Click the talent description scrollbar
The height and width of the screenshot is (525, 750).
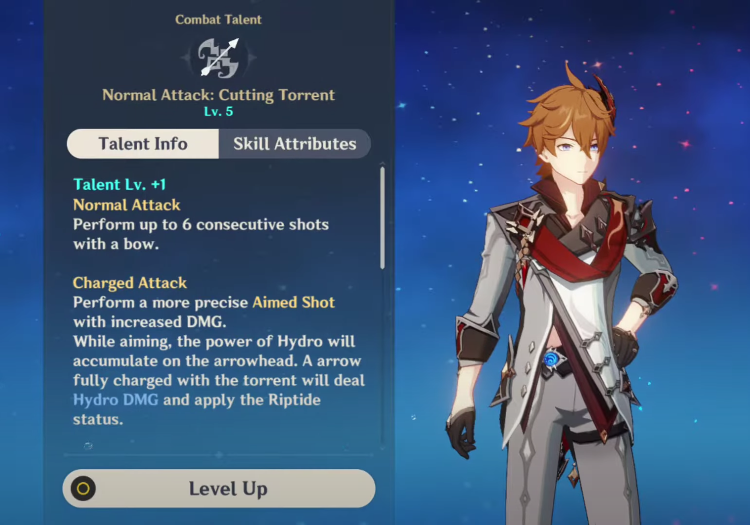(x=382, y=218)
